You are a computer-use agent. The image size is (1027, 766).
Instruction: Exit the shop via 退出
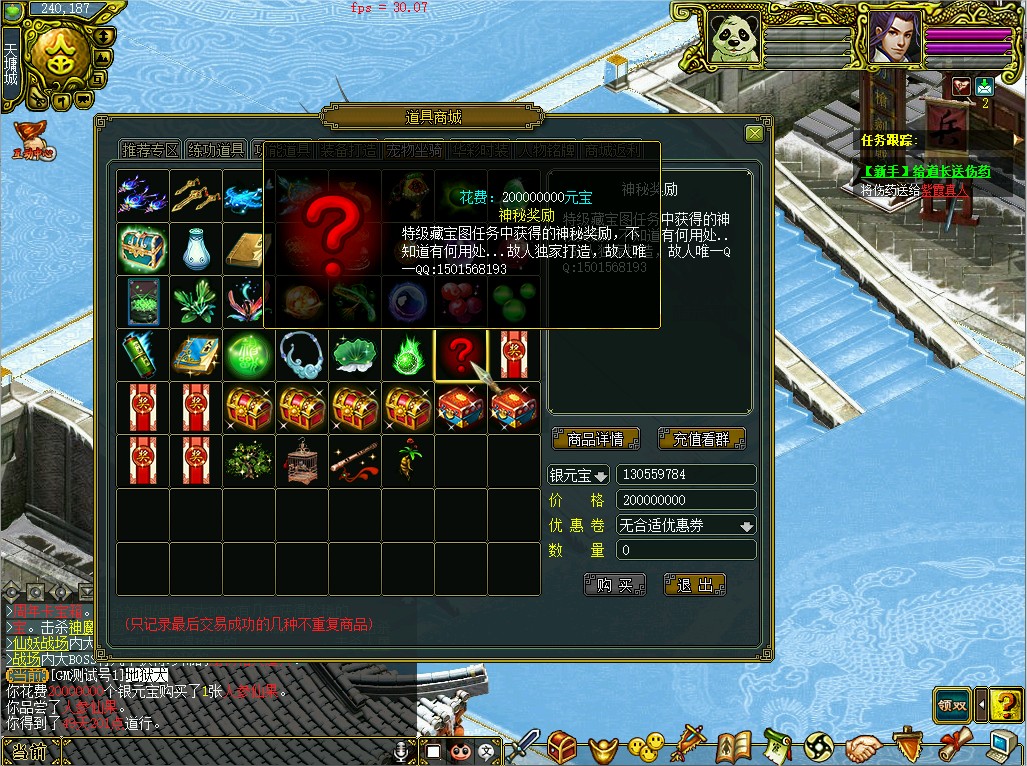pos(694,585)
